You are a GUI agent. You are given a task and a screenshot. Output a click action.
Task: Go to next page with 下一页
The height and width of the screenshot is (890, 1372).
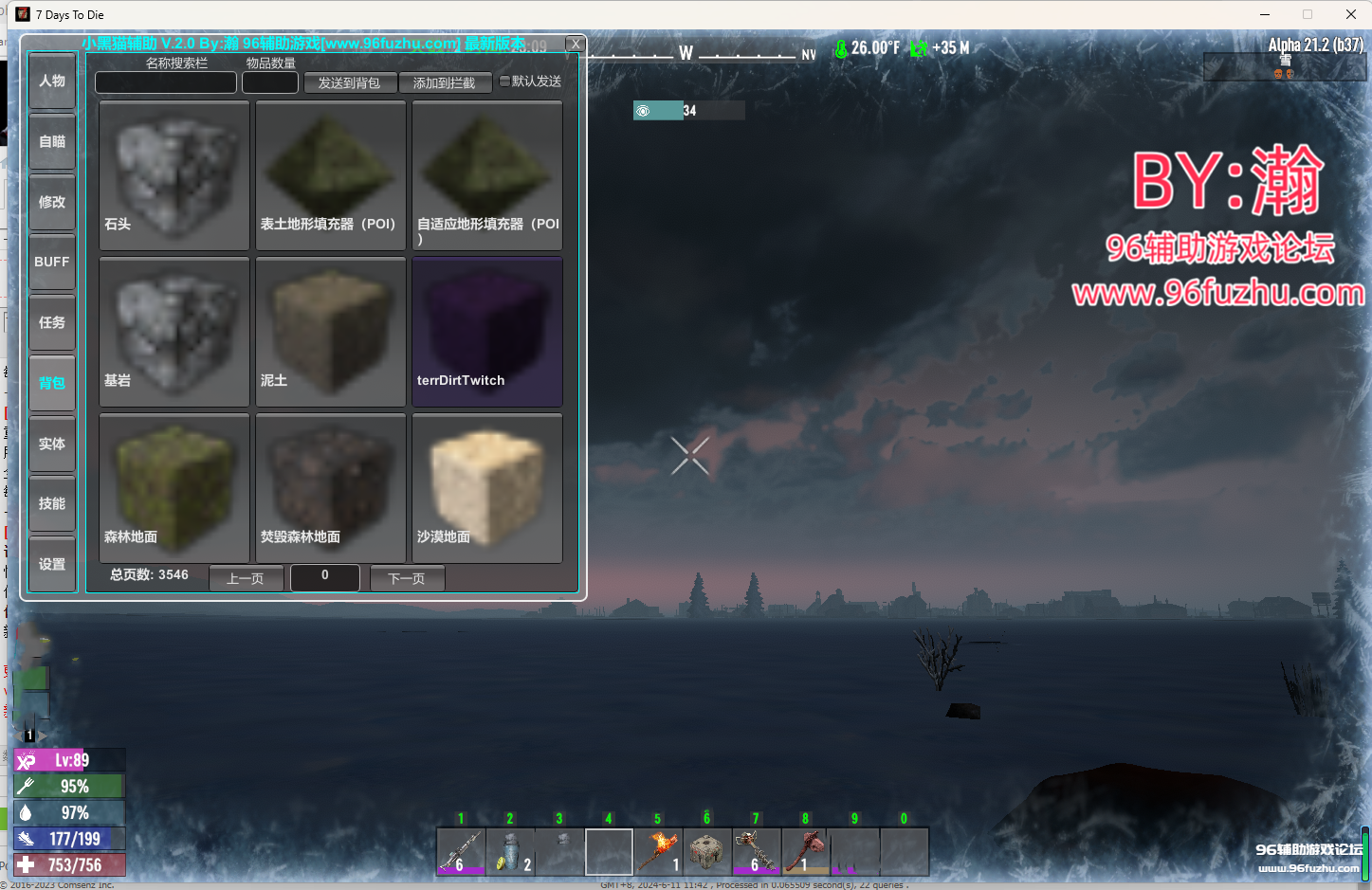coord(407,578)
